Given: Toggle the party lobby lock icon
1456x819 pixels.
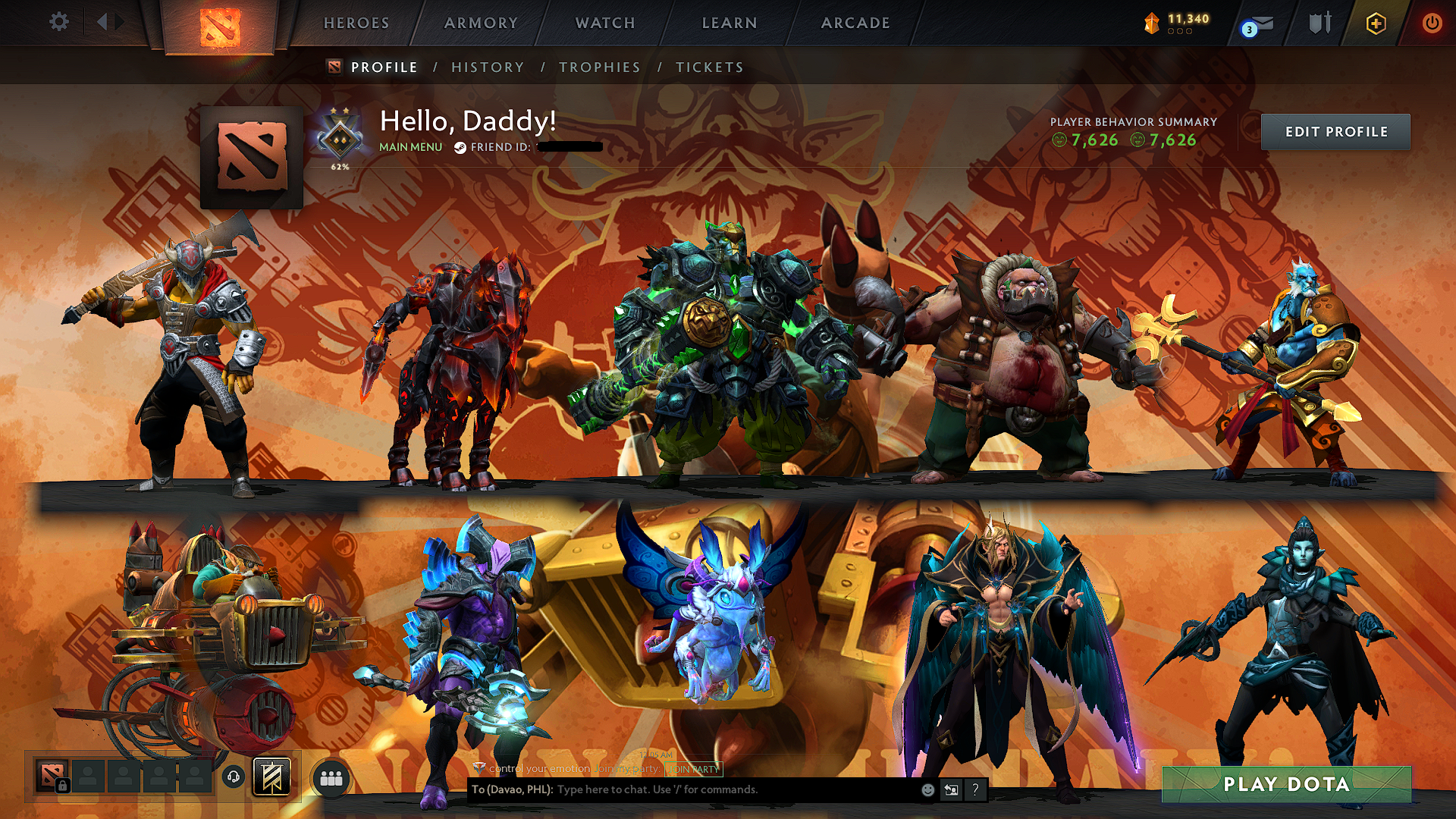Looking at the screenshot, I should click(x=61, y=785).
